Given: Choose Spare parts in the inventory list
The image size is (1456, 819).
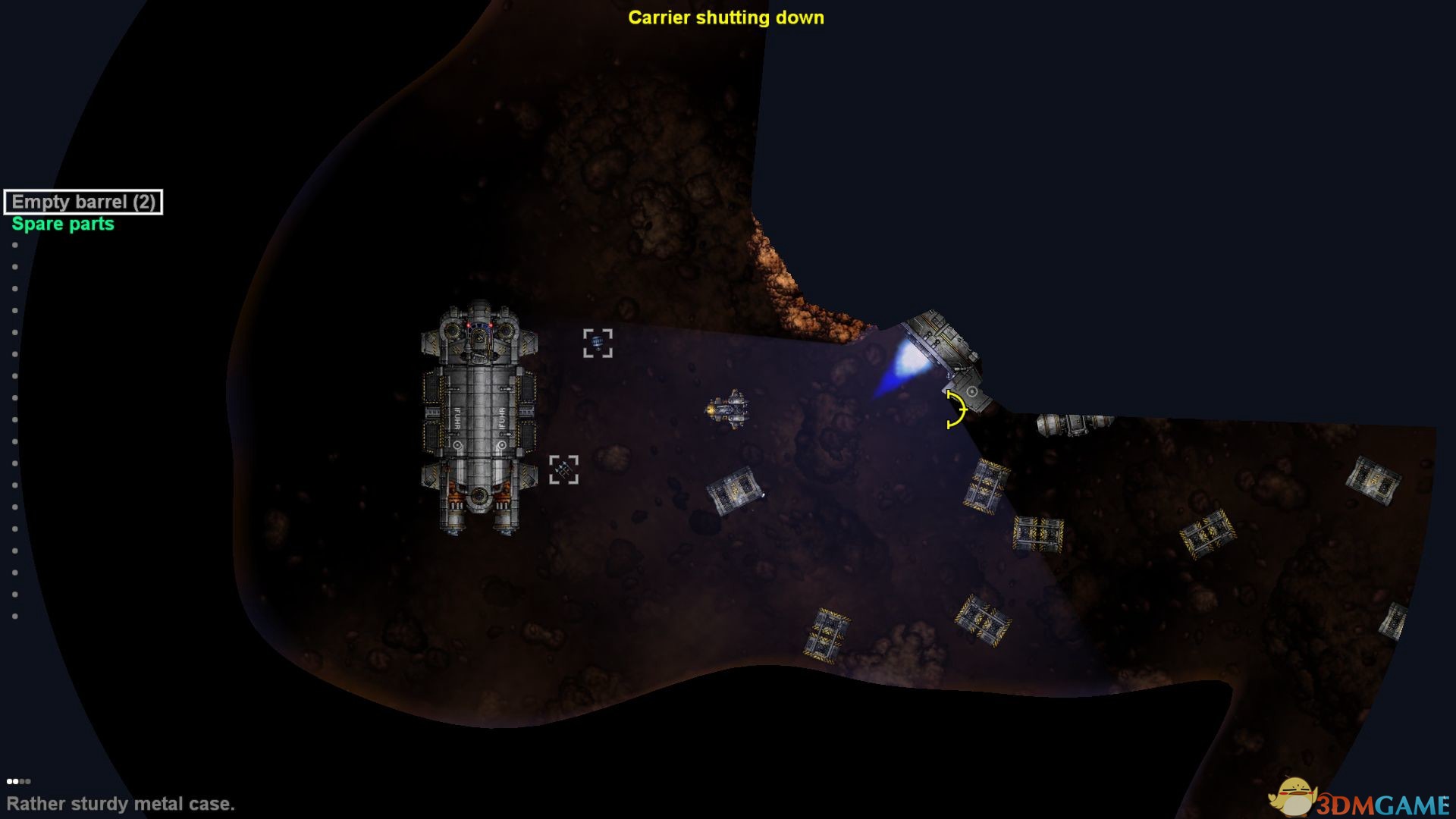Looking at the screenshot, I should pos(63,224).
